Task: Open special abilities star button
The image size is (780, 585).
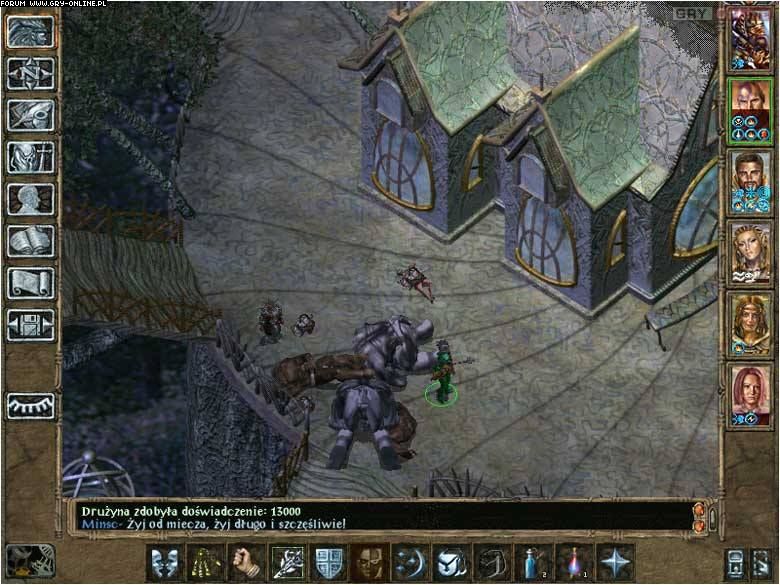Action: coord(614,563)
